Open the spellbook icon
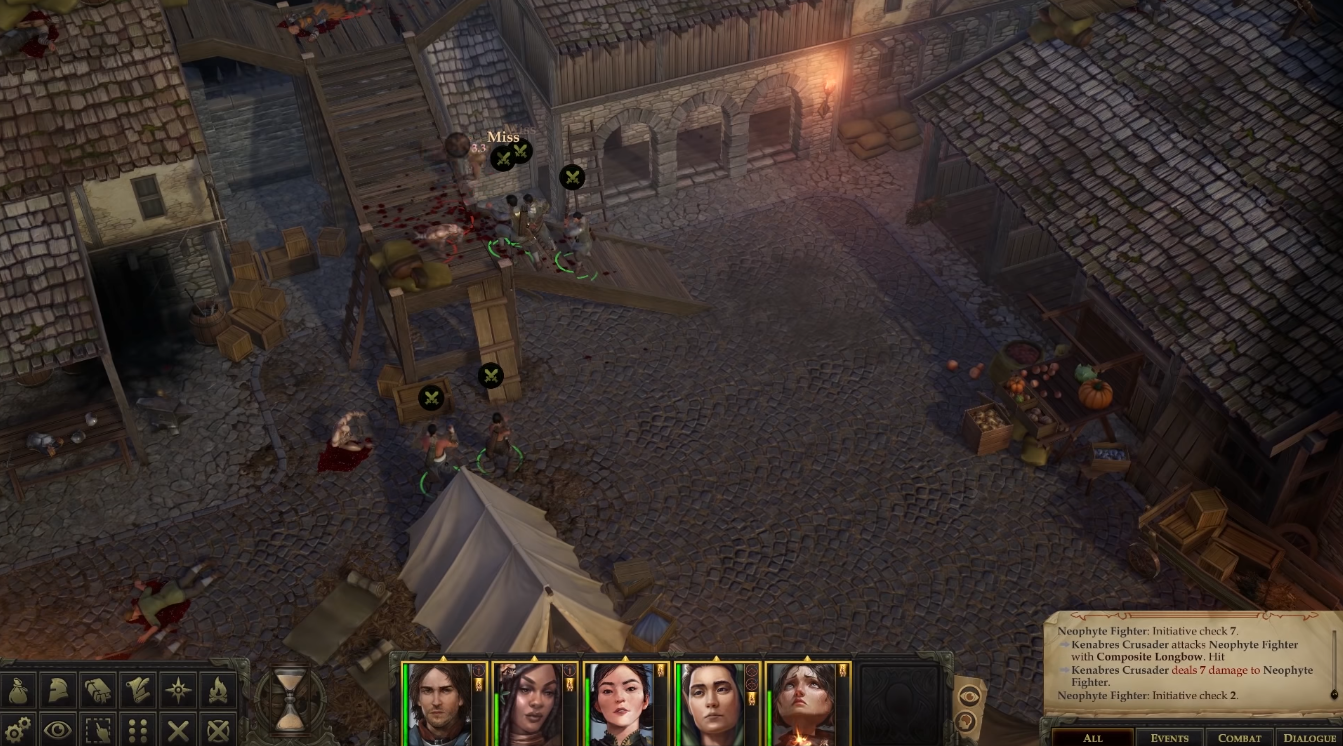The width and height of the screenshot is (1343, 746). click(97, 690)
